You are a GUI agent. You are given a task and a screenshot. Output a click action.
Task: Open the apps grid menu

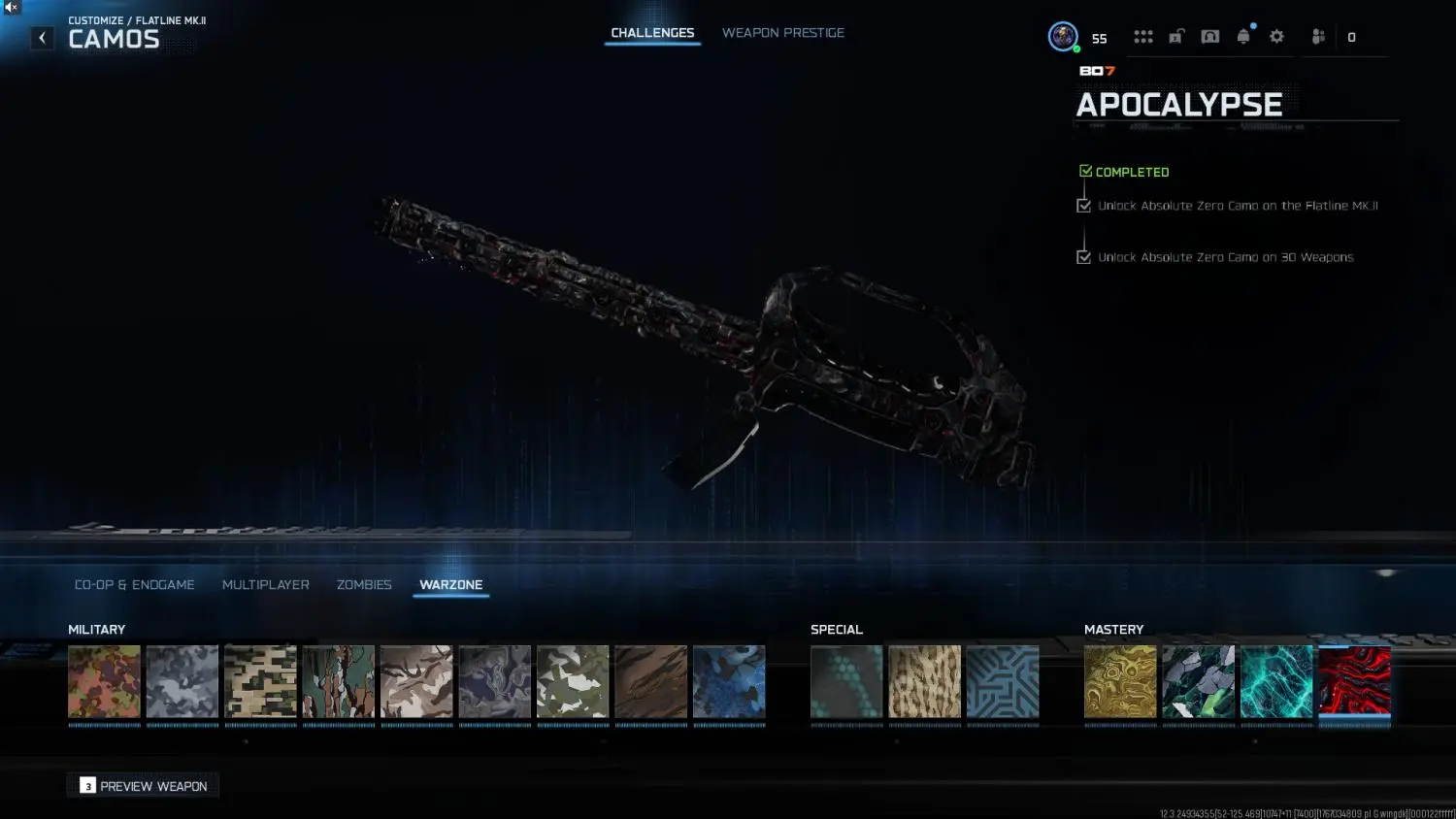pos(1142,36)
